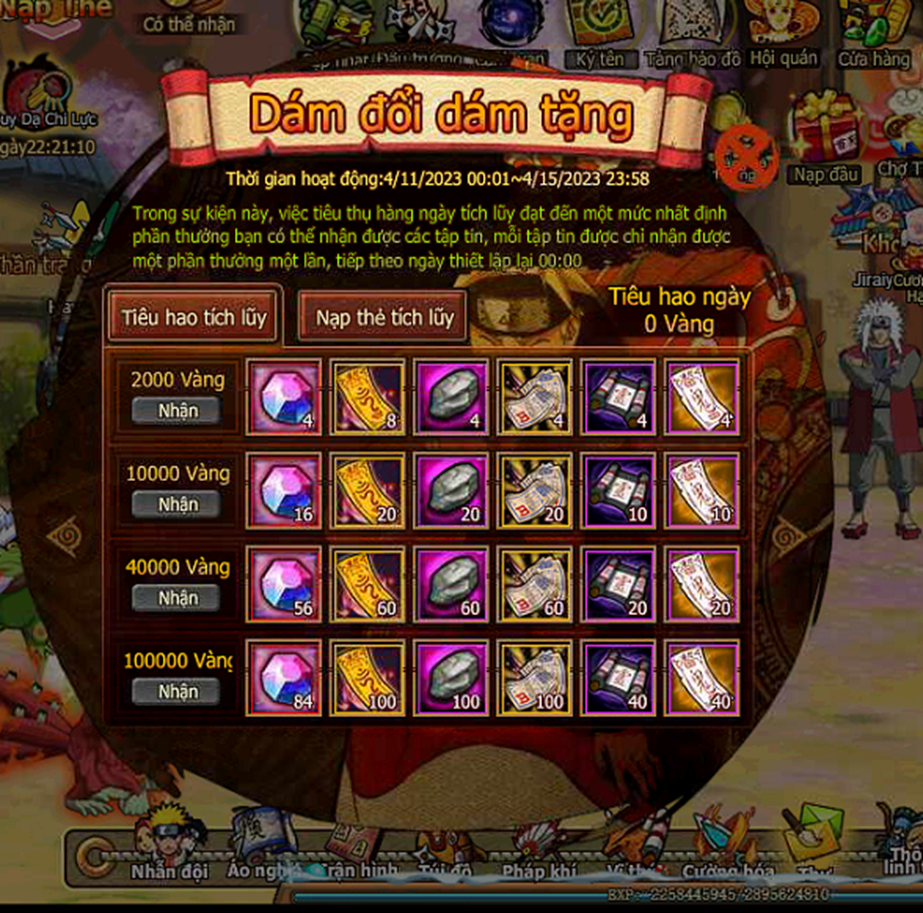Claim the 10000 Vàng reward with Nhận
This screenshot has width=923, height=913.
point(177,504)
